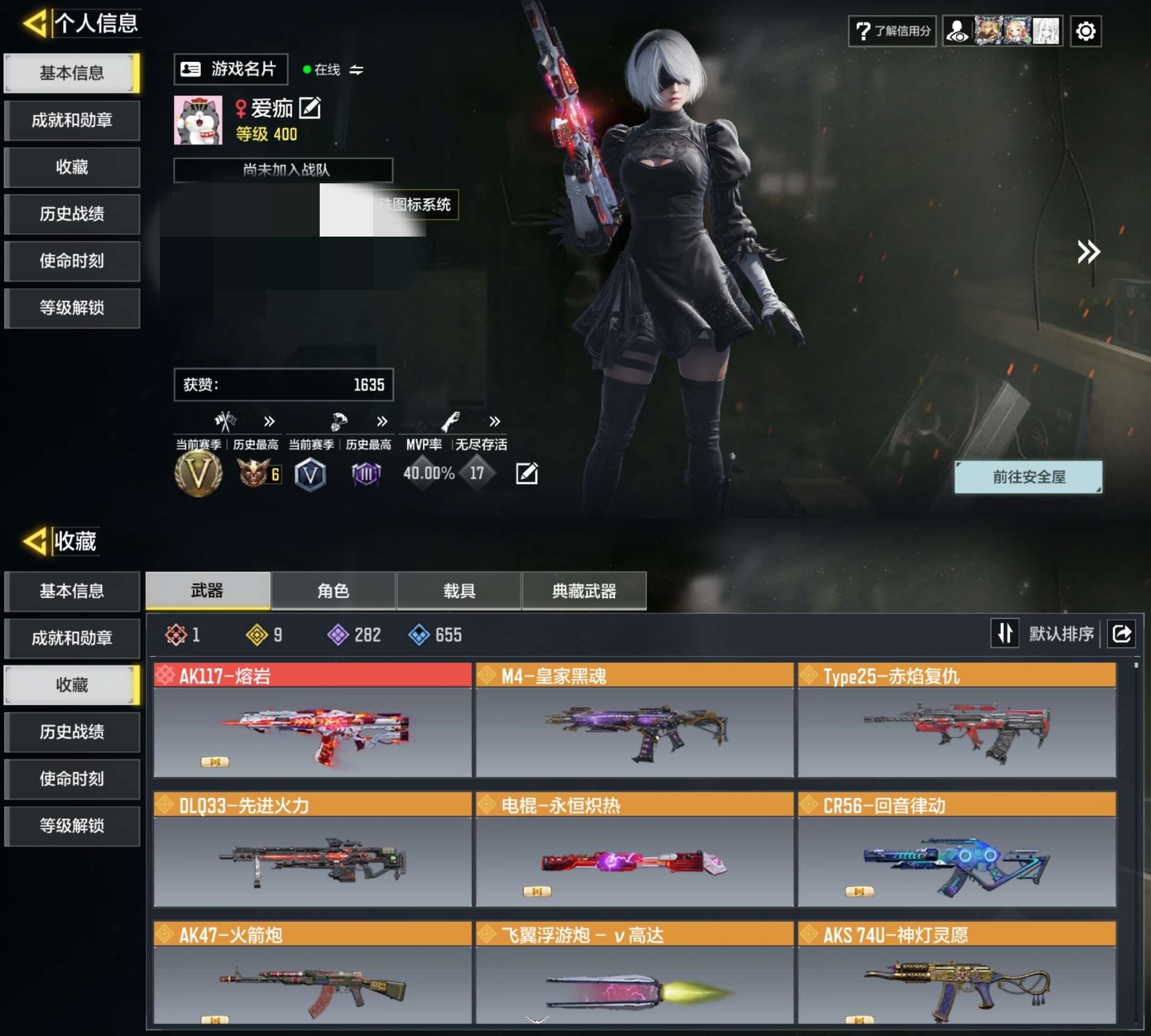View the Type25-赤焰复仇 weapon

(x=957, y=720)
